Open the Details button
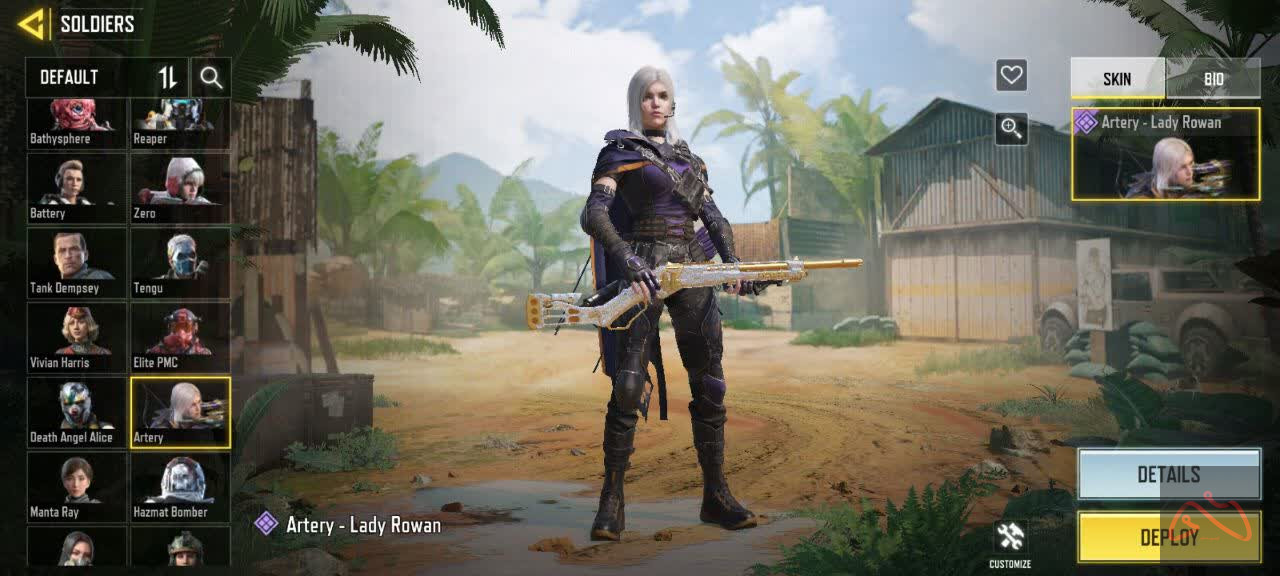The height and width of the screenshot is (576, 1280). (x=1168, y=474)
